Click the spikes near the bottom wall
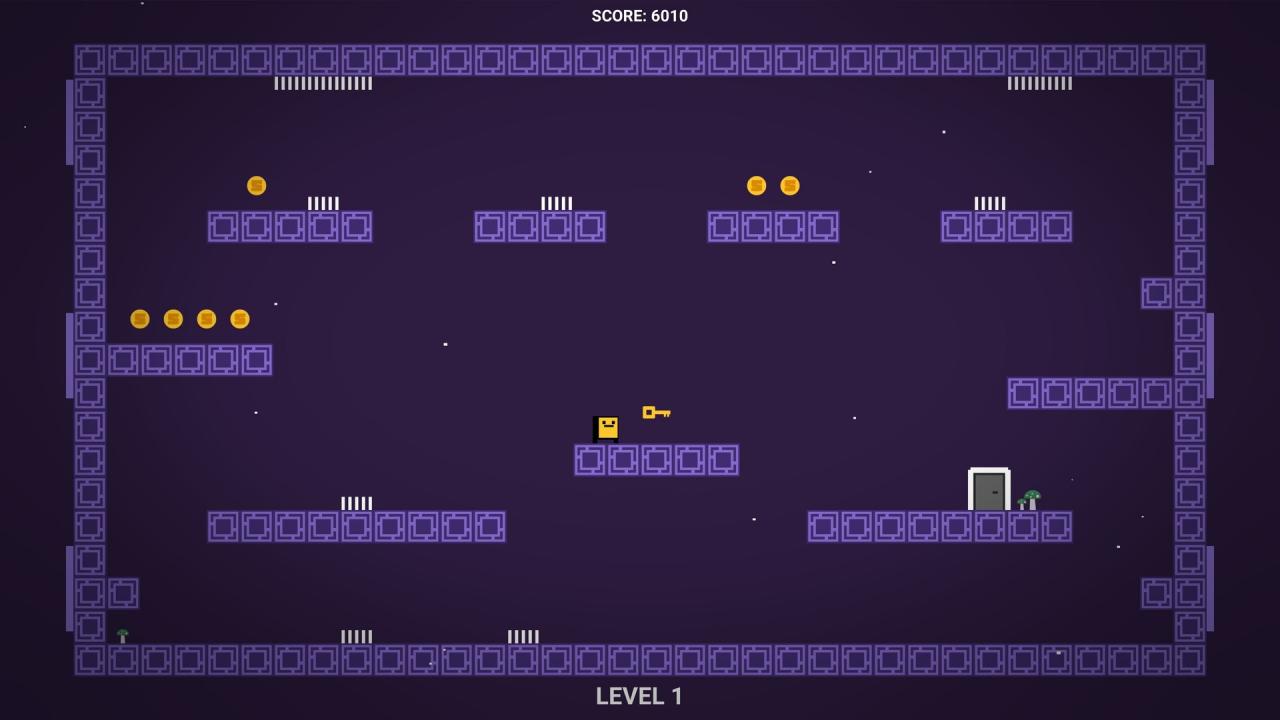Image resolution: width=1280 pixels, height=720 pixels. click(355, 634)
